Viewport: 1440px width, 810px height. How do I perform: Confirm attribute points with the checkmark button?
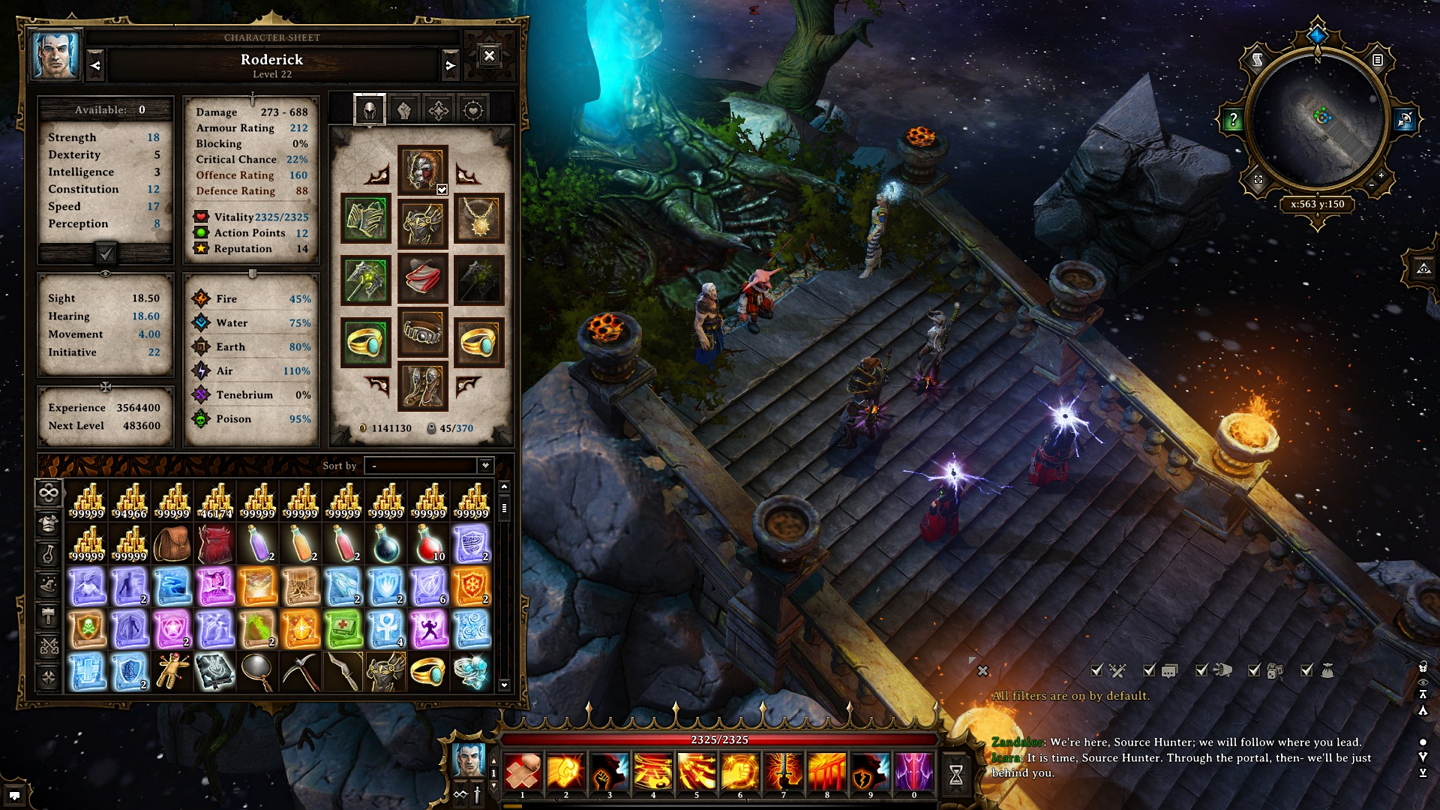click(x=105, y=254)
